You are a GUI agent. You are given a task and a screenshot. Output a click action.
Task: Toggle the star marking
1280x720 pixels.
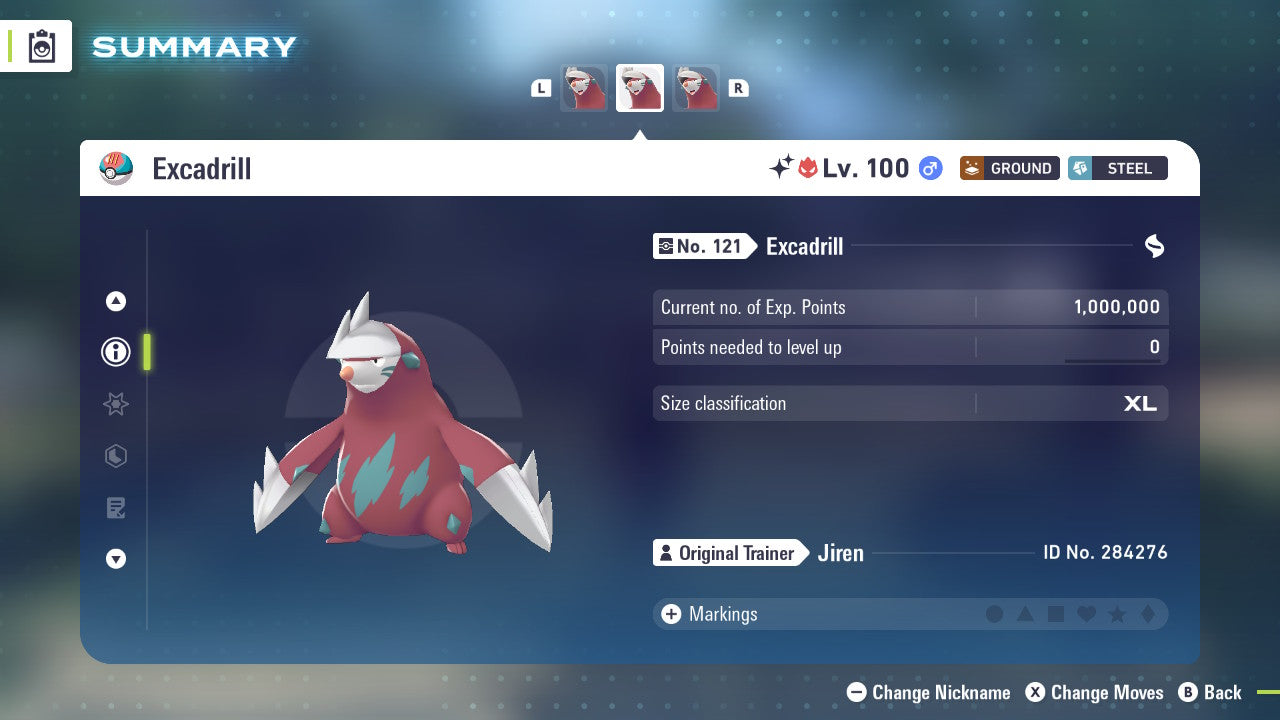(1116, 614)
